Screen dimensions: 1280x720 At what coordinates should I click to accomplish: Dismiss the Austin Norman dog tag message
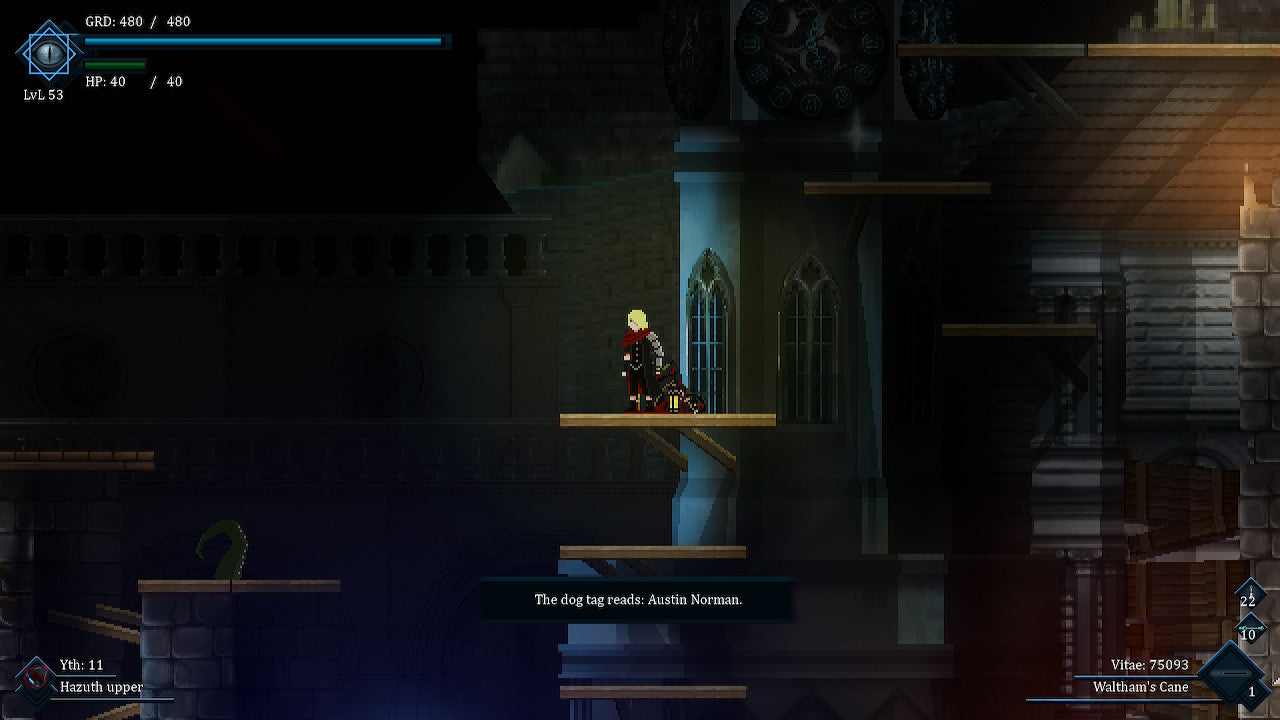(638, 600)
